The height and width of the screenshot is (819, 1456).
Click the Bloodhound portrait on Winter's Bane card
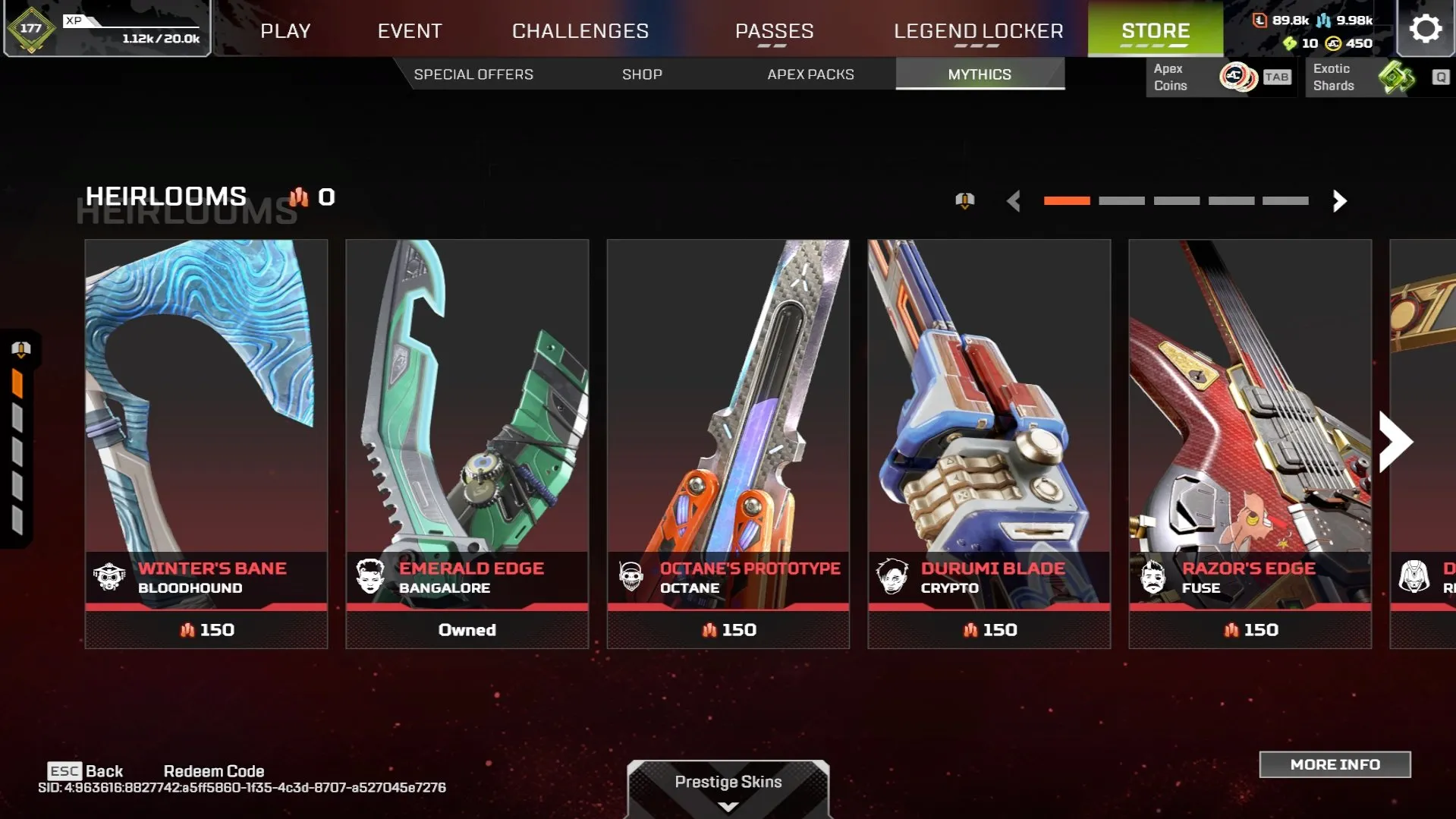111,577
